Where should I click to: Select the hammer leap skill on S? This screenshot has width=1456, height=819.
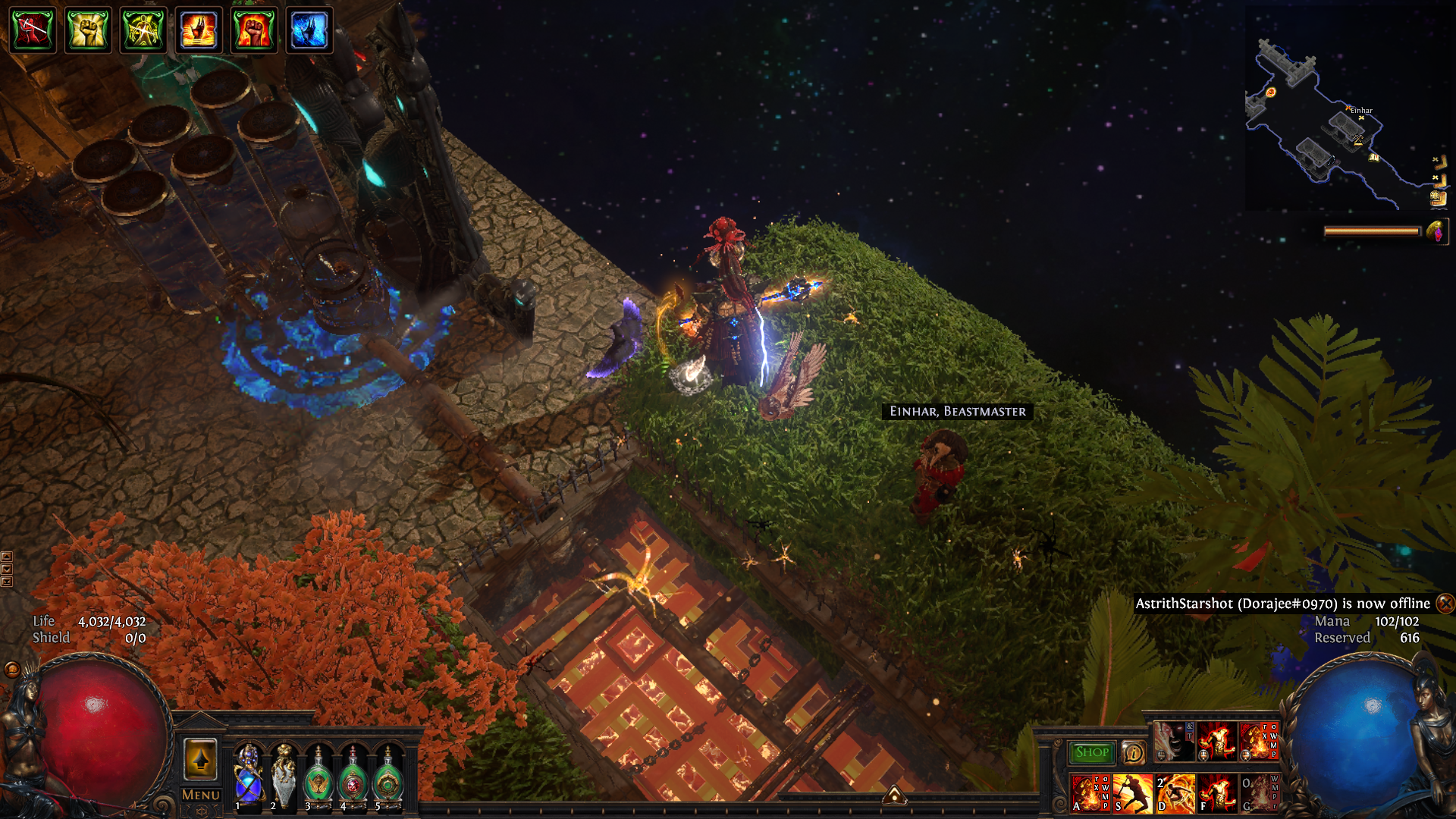[x=1132, y=792]
